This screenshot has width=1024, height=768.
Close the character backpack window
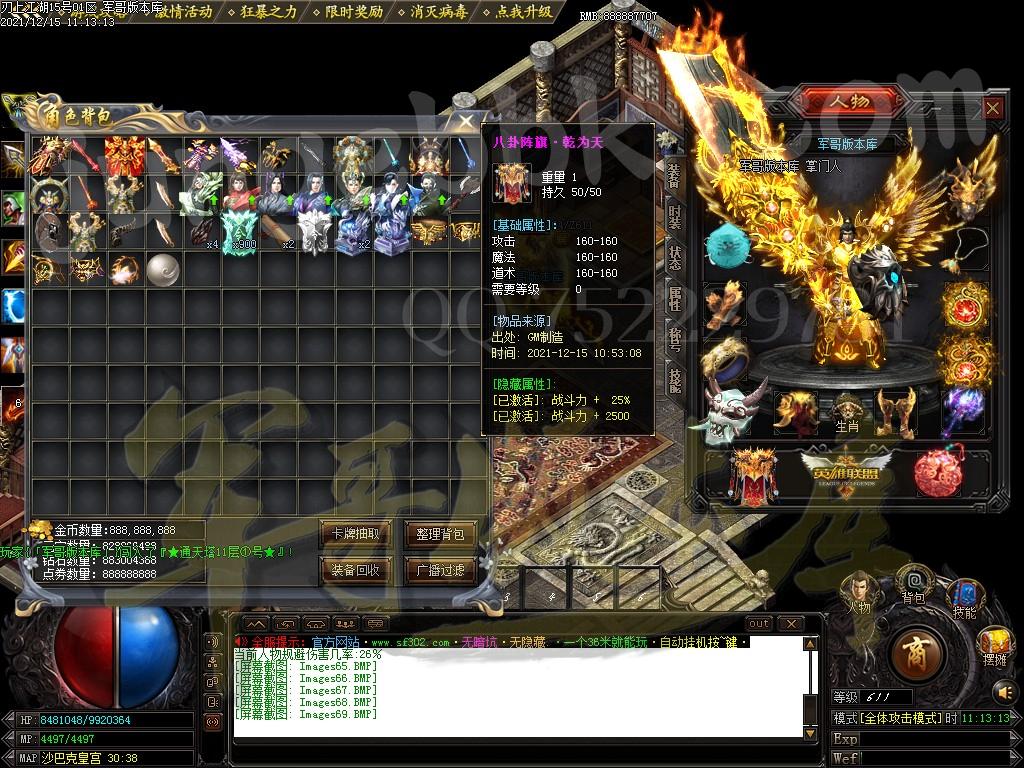tap(466, 121)
